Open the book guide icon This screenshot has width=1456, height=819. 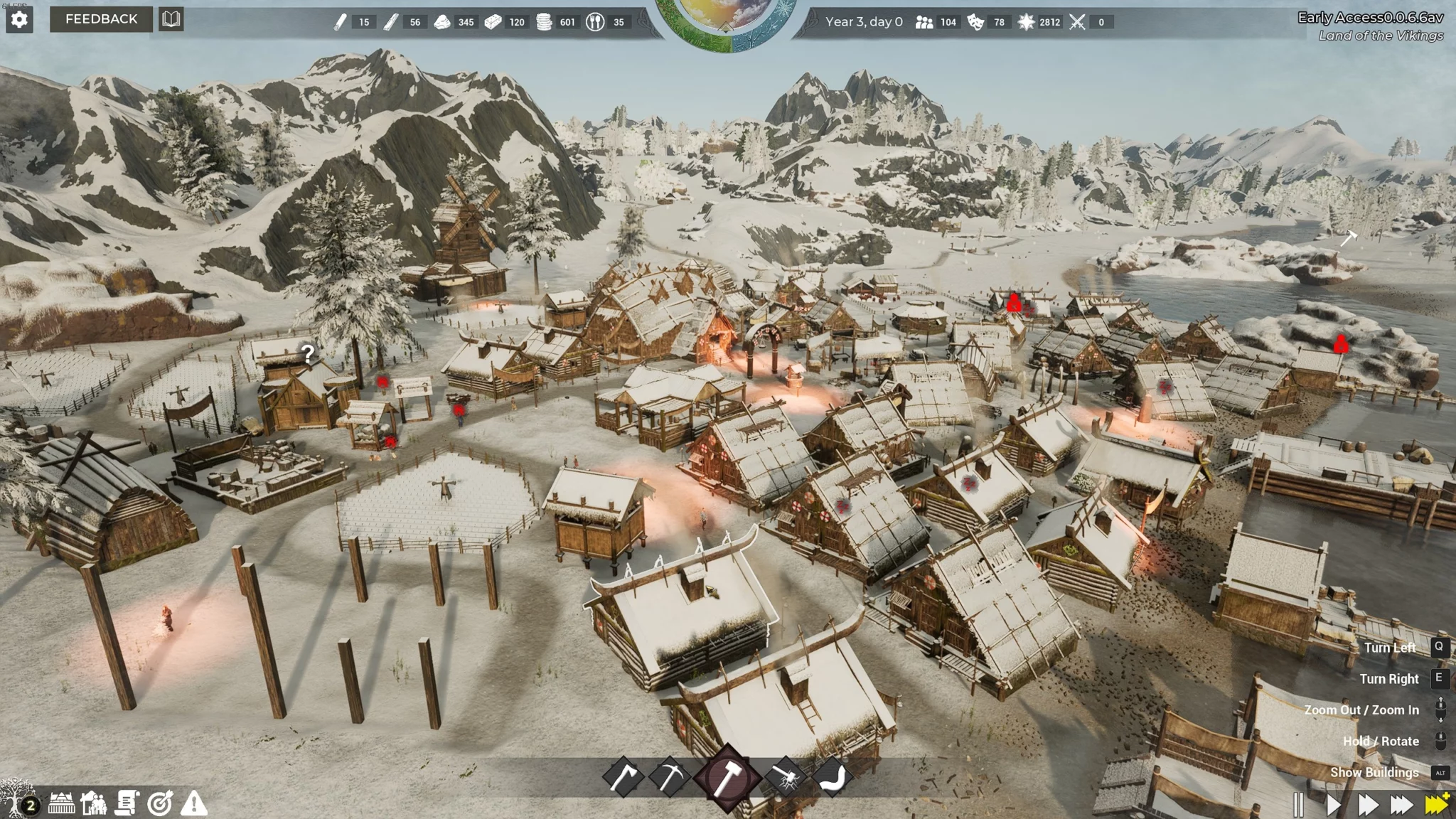pos(171,19)
